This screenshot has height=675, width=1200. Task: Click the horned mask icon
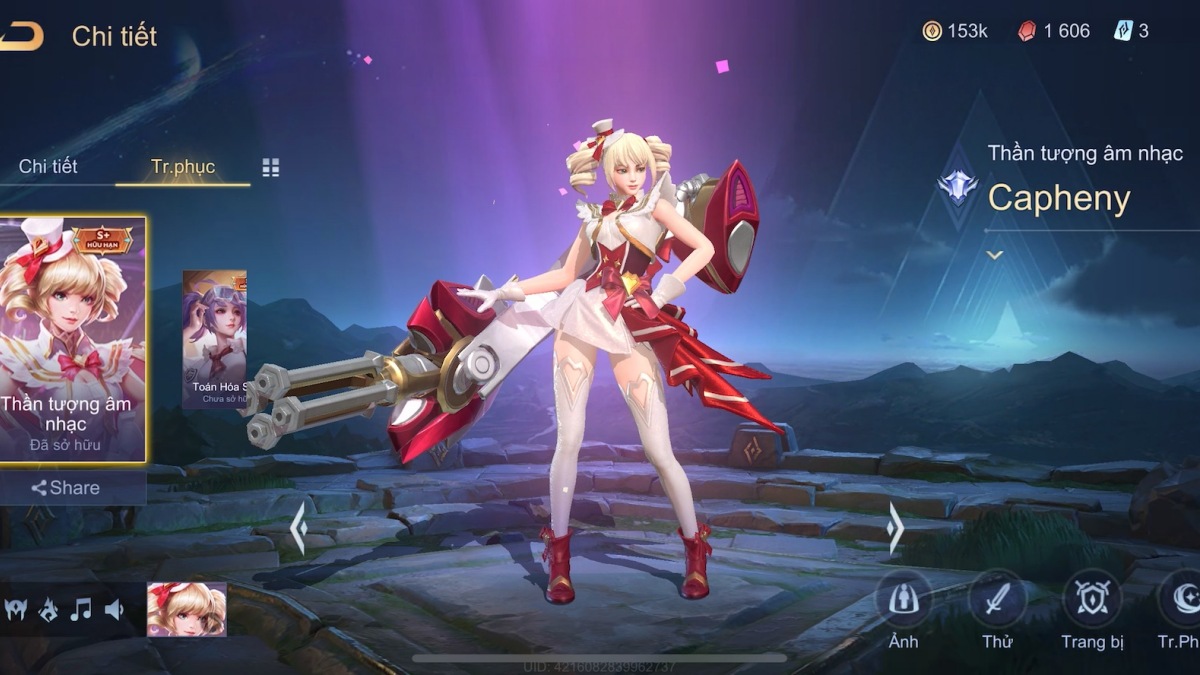(15, 609)
